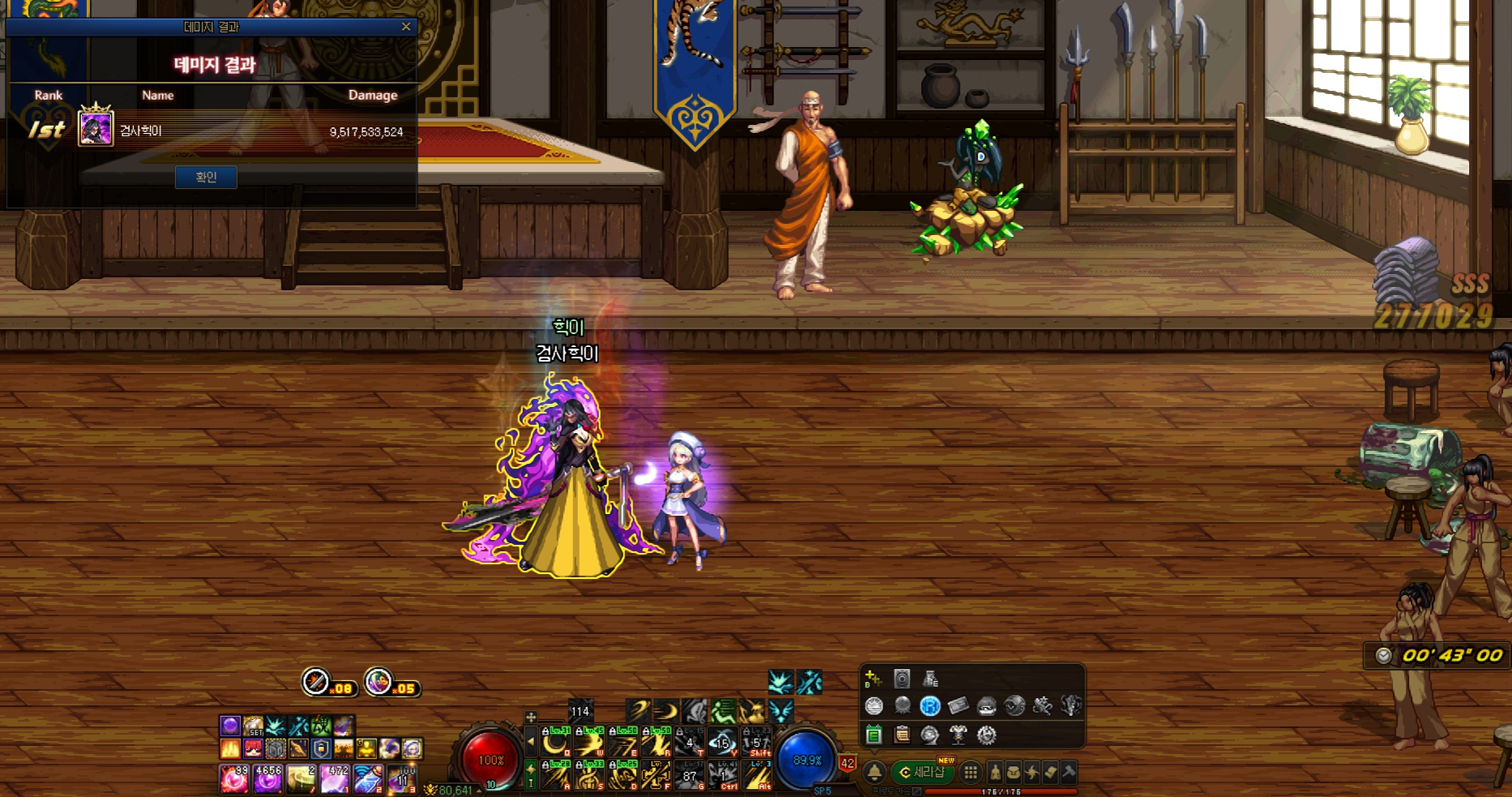The width and height of the screenshot is (1512, 797).
Task: Close the 데미지 결과 window
Action: tap(406, 27)
